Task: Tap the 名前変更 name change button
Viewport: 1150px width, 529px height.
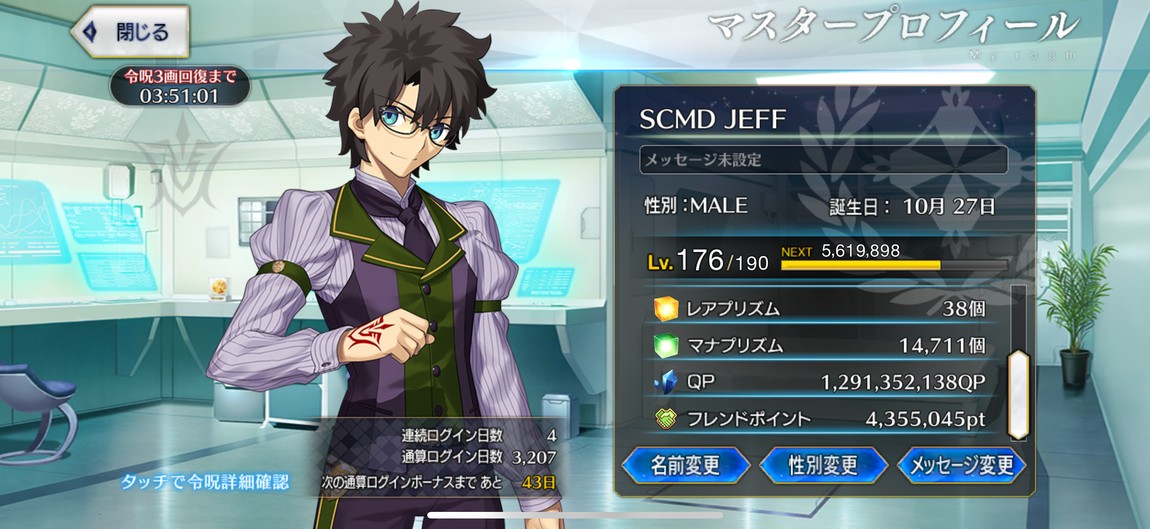Action: pyautogui.click(x=686, y=465)
